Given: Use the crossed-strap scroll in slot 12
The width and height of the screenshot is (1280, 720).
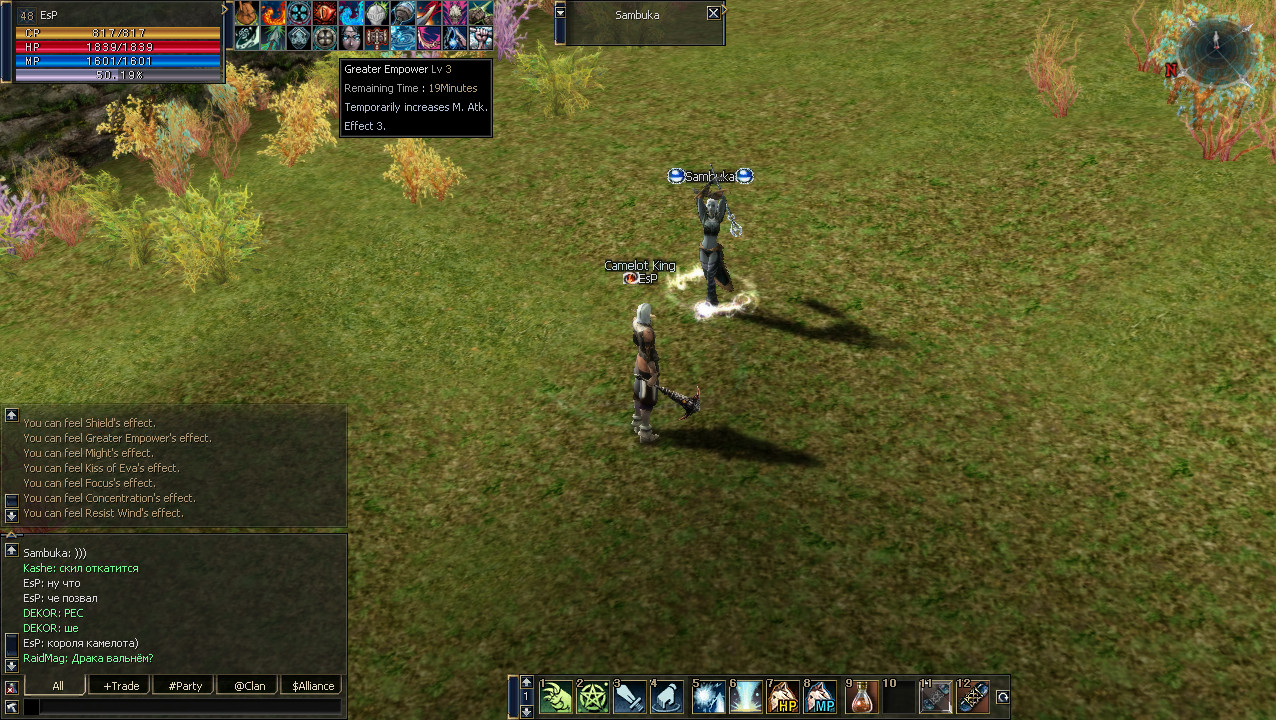Looking at the screenshot, I should tap(973, 697).
